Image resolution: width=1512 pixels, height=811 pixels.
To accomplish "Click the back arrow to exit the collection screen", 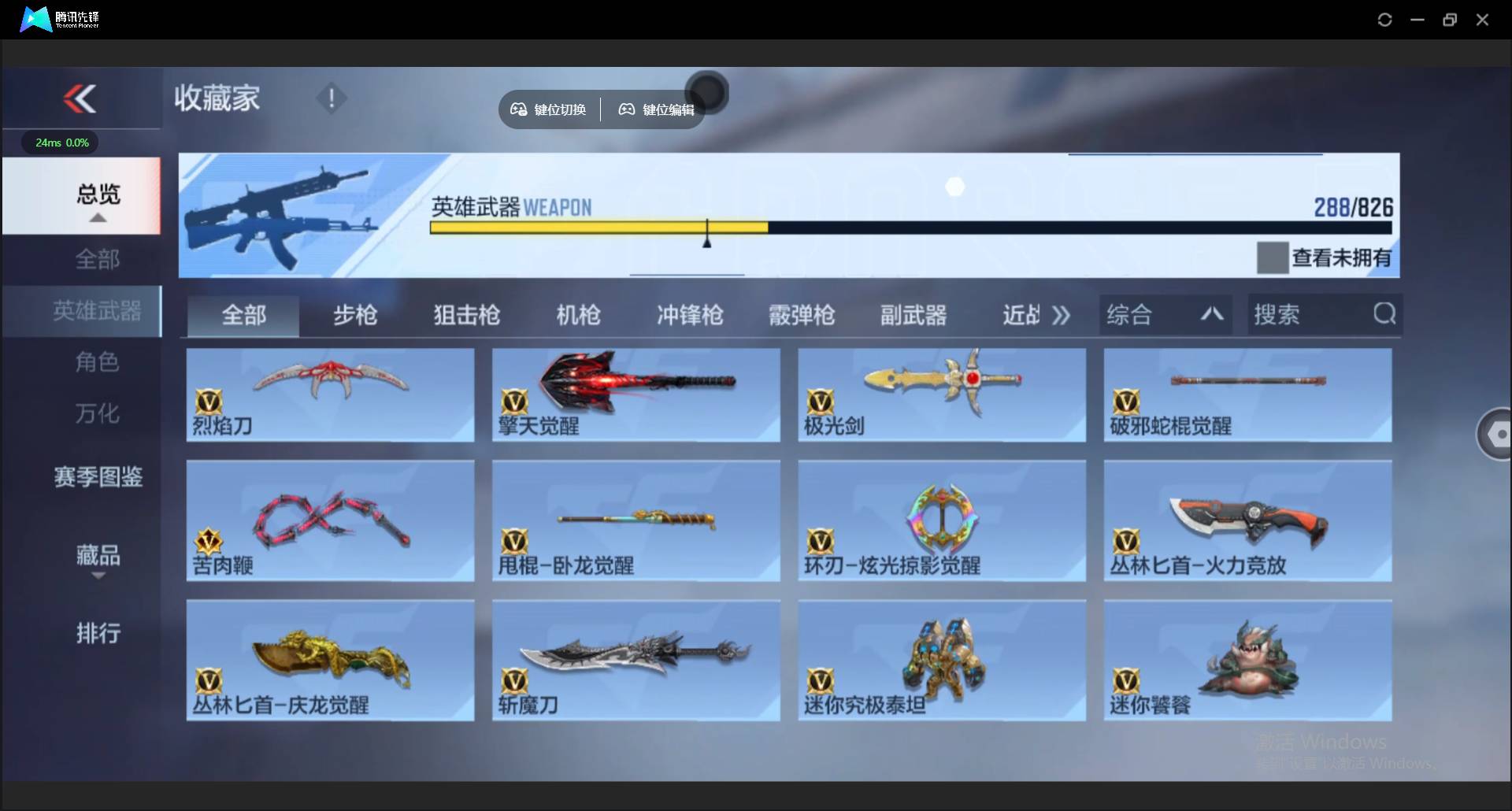I will (80, 98).
